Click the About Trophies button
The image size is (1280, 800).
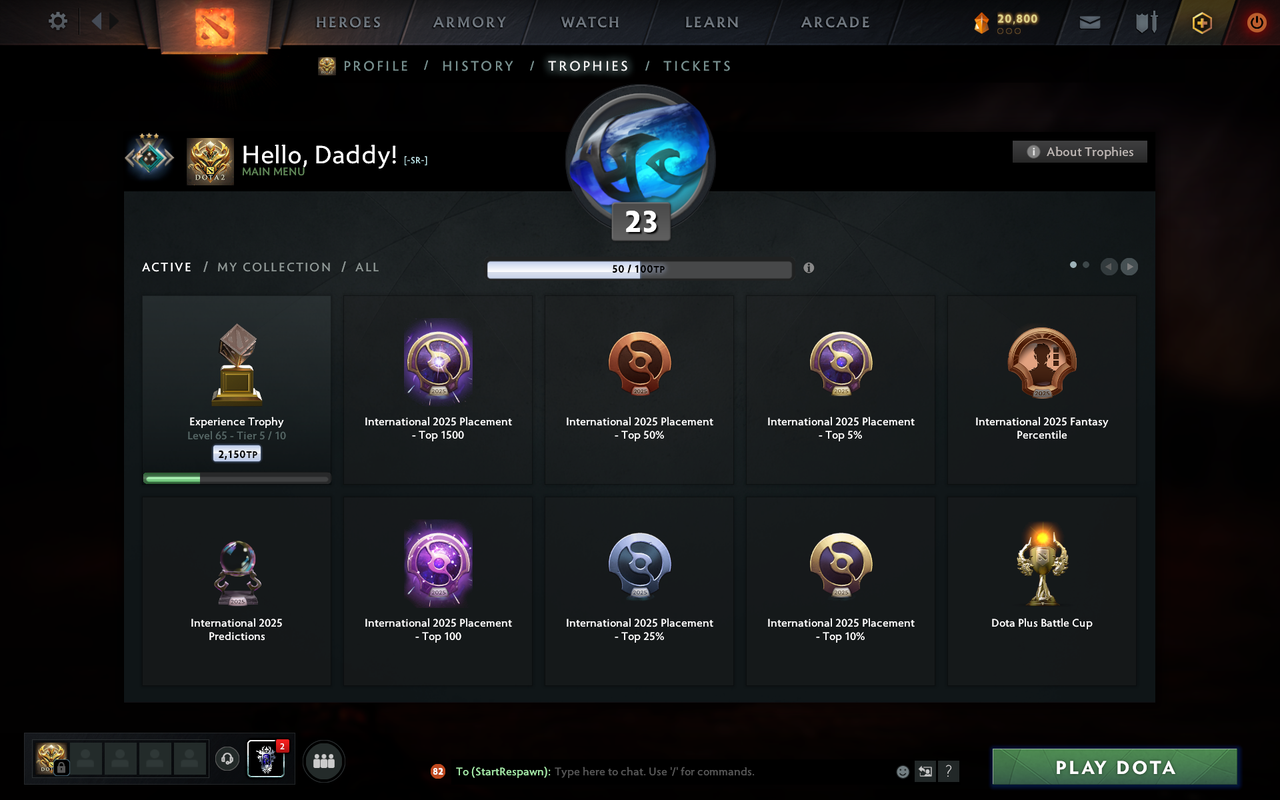[x=1080, y=151]
